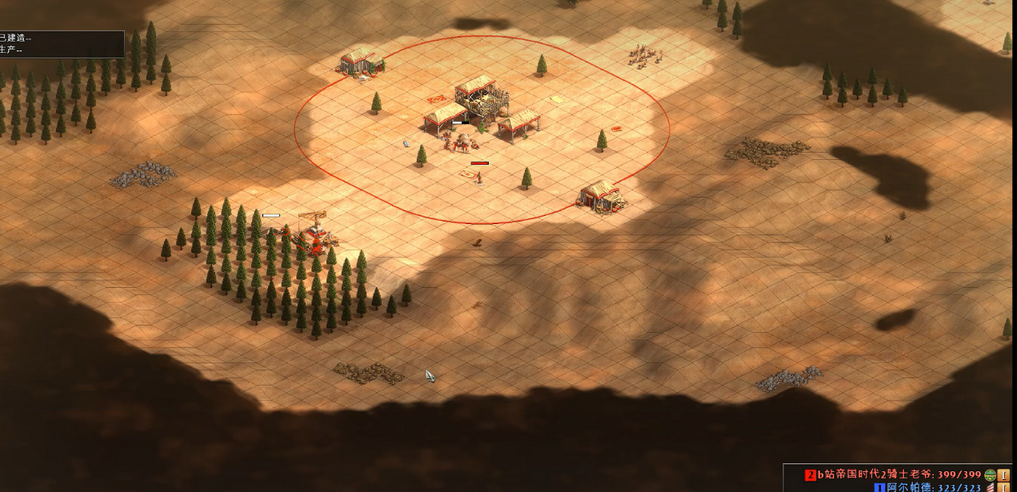Open the 已建造 row in the spectator panel

15,38
